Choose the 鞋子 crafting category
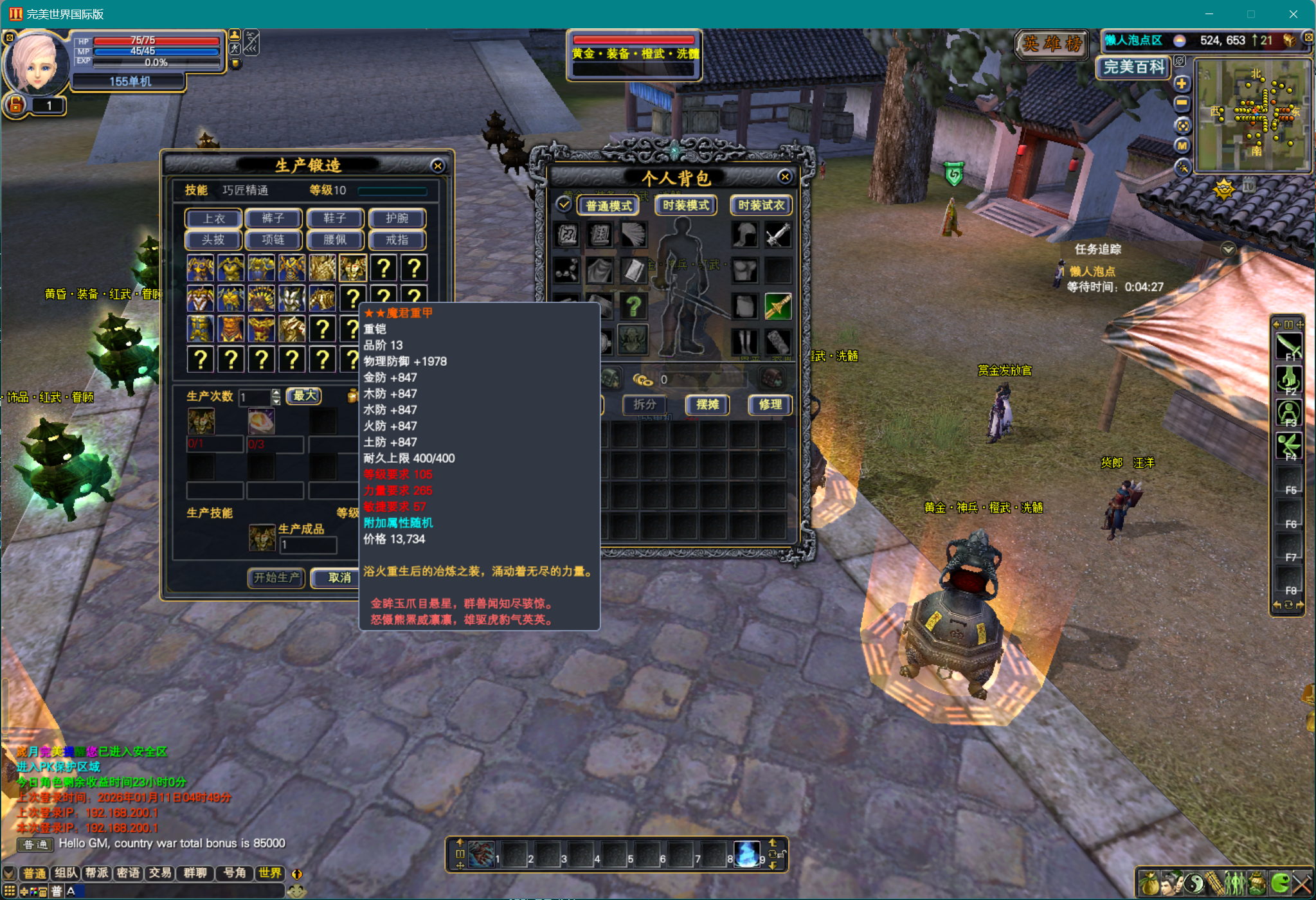 335,219
